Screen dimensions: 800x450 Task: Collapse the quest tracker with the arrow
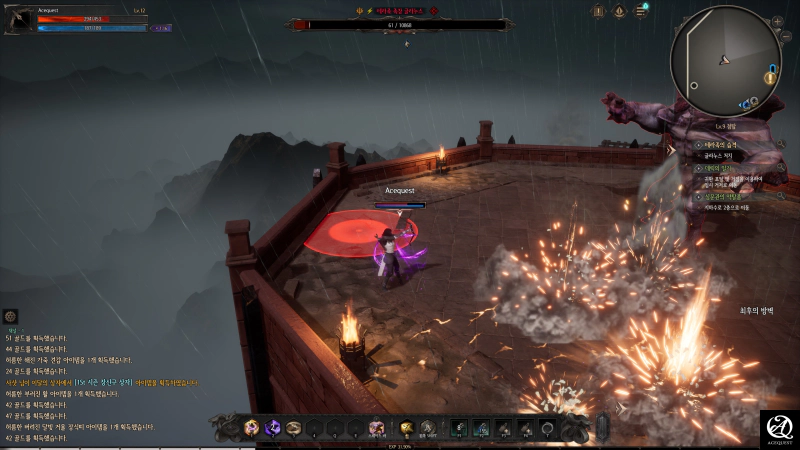tap(671, 150)
